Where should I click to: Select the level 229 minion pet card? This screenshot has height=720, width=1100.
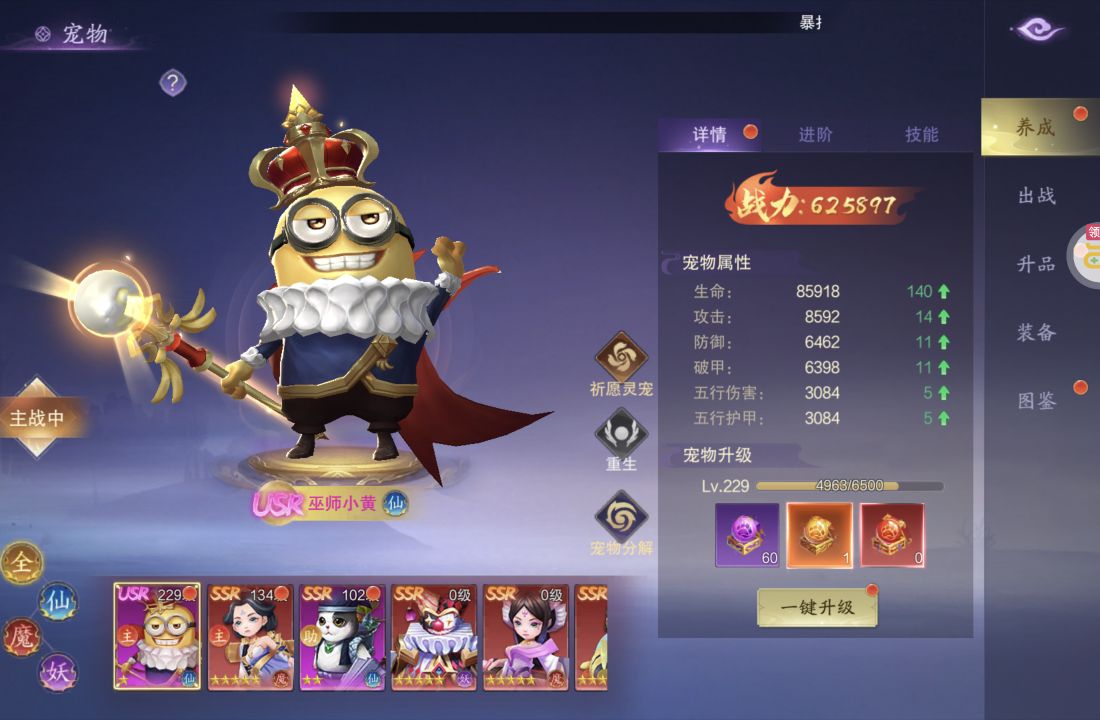pos(157,637)
